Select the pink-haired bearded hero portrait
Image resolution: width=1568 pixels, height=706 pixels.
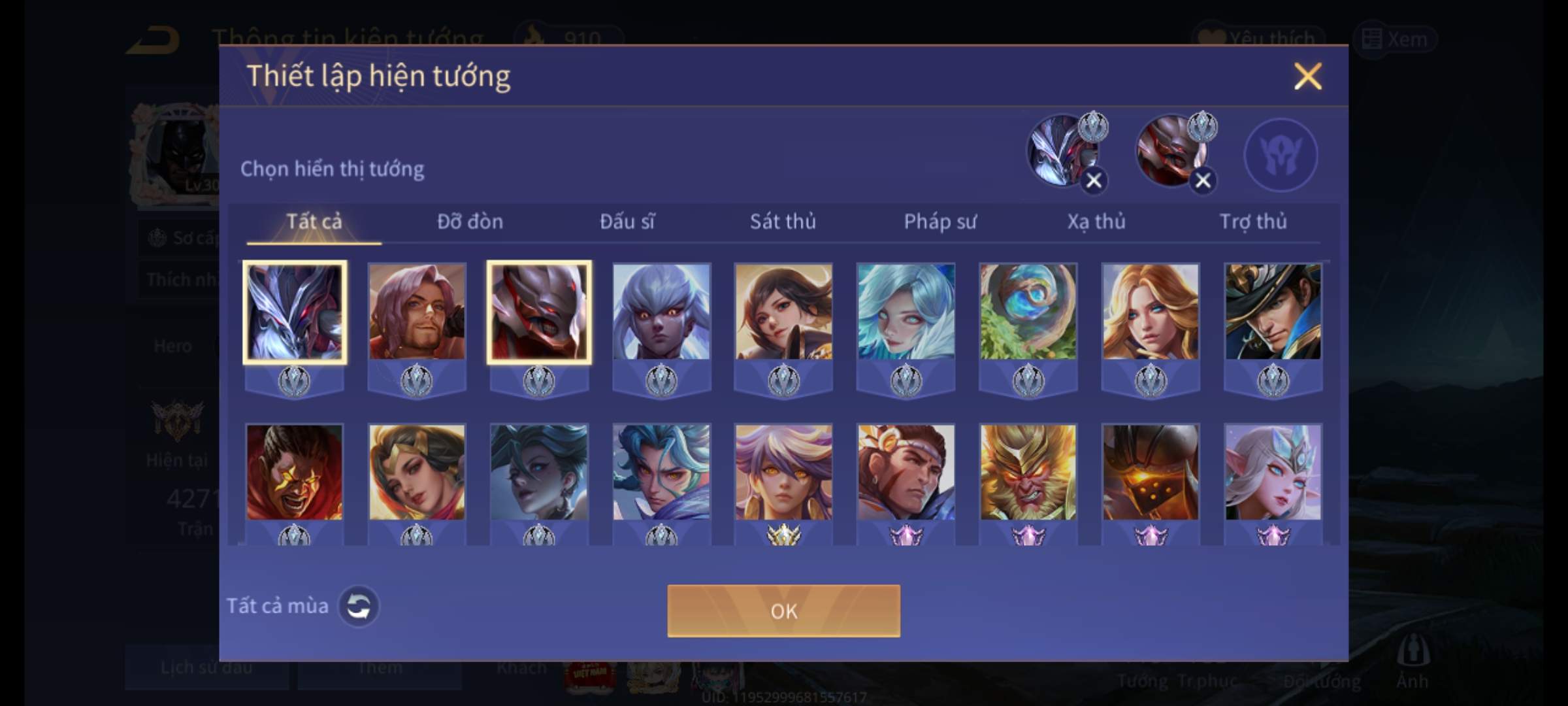tap(417, 312)
